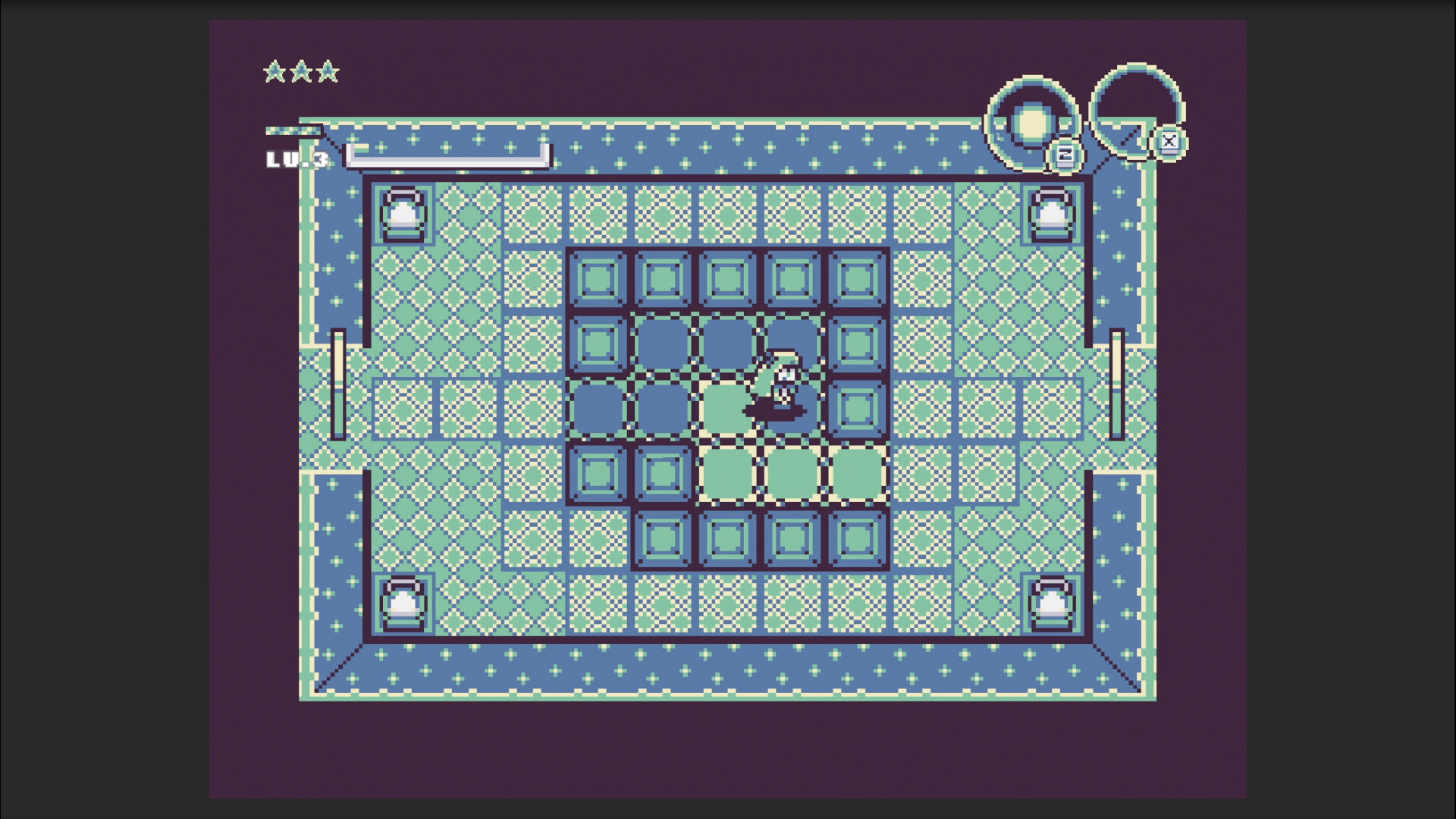Click the X key badge icon
Viewport: 1456px width, 819px height.
tap(1170, 140)
